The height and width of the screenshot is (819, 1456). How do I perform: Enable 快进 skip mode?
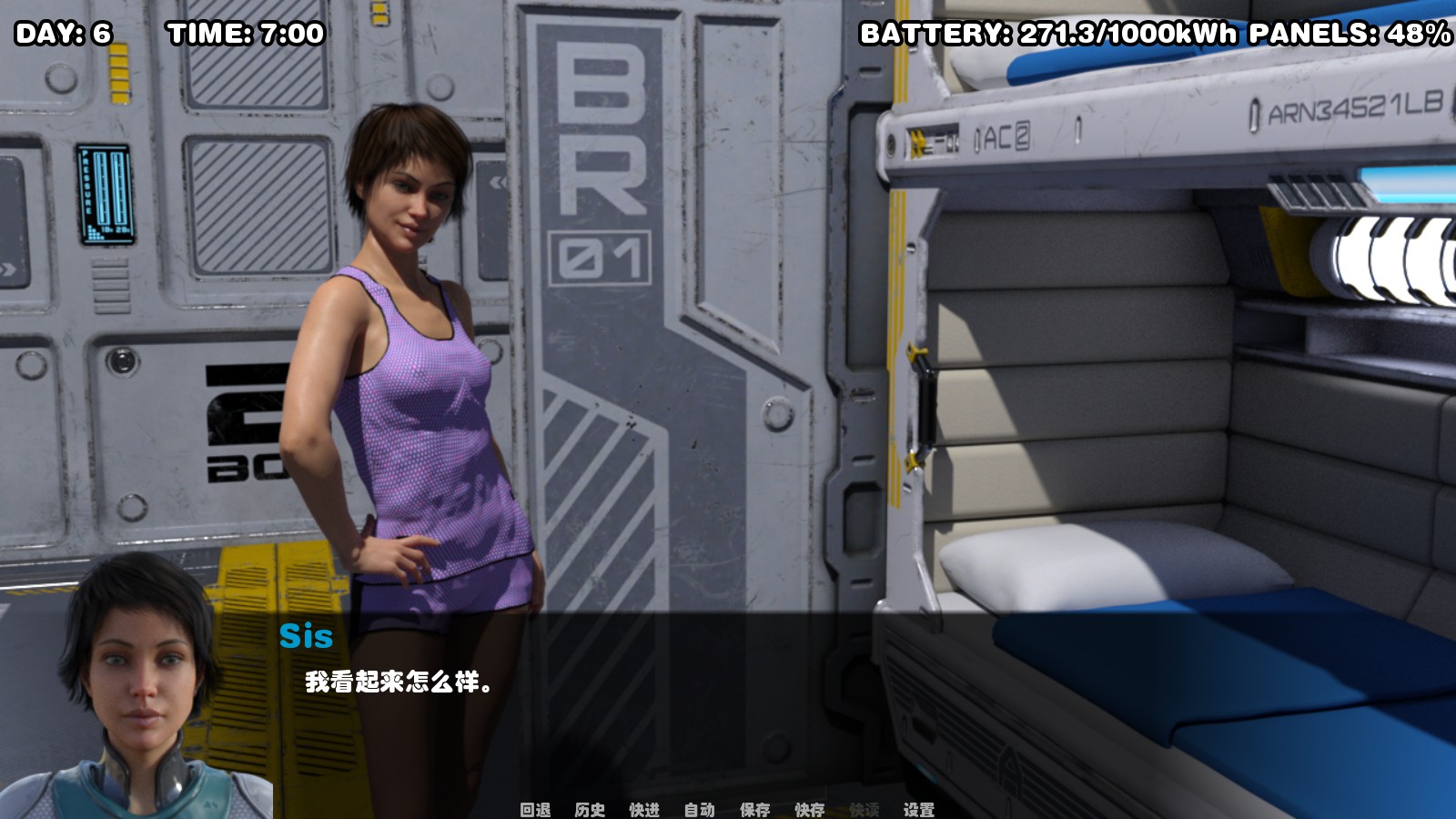642,808
